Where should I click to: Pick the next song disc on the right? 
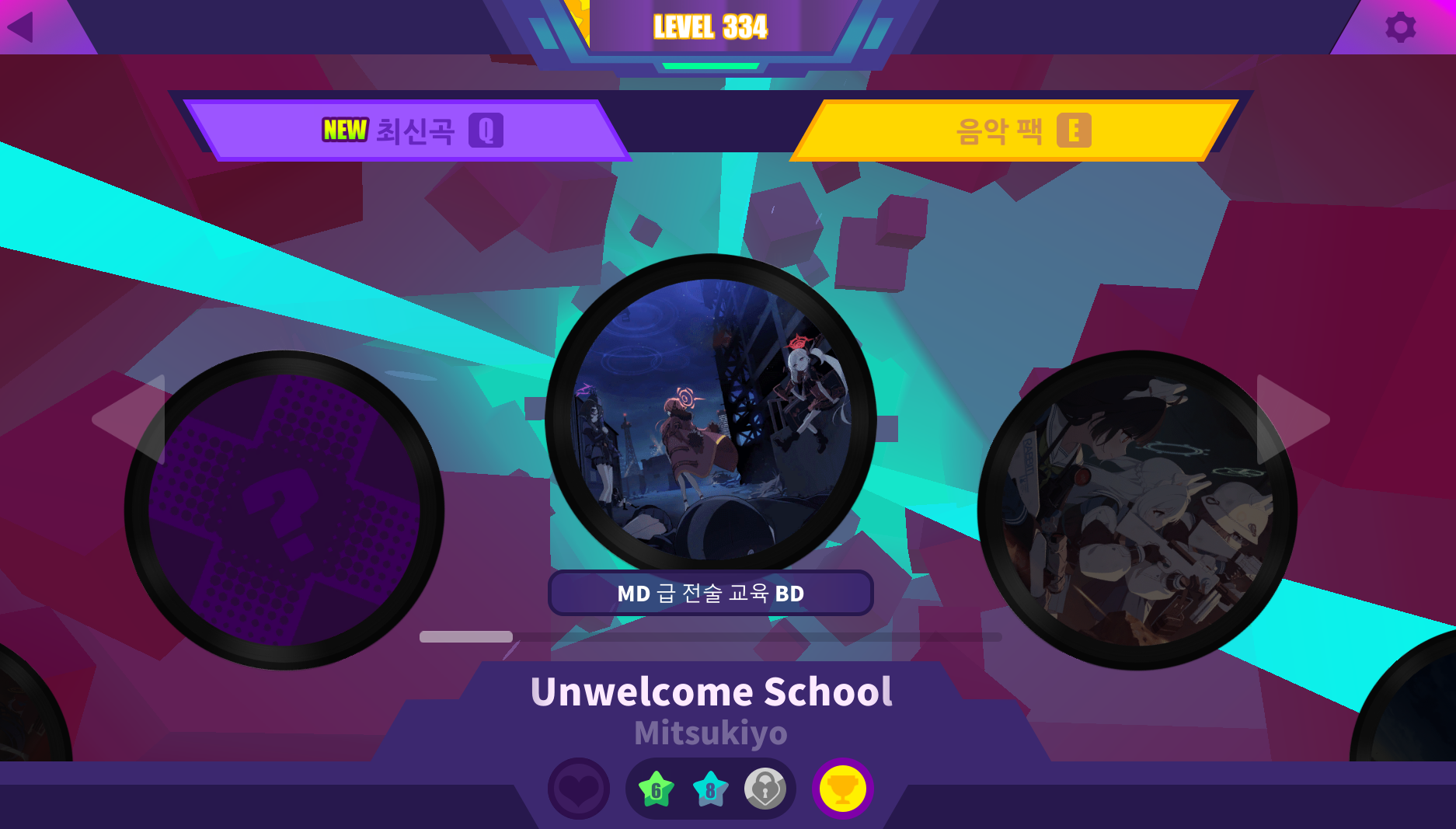(1137, 510)
